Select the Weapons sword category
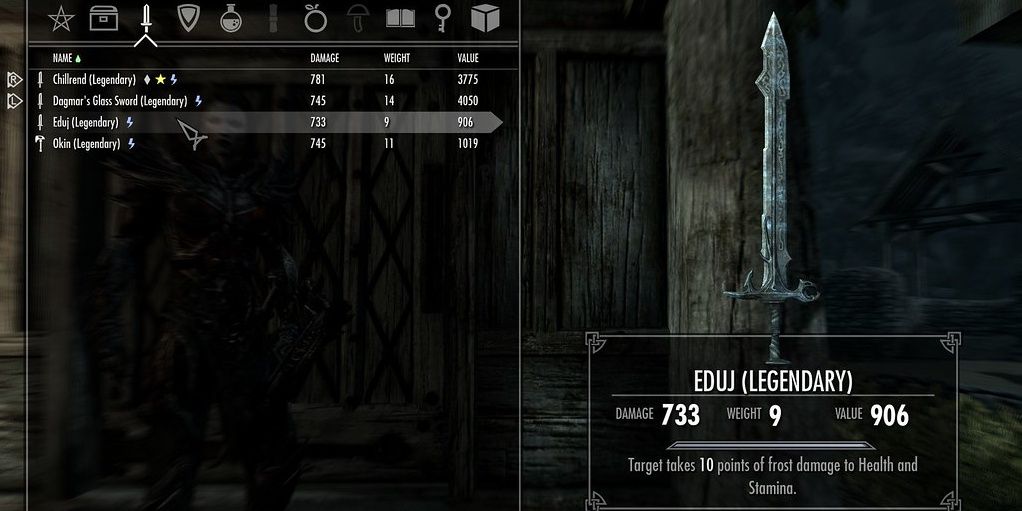1022x511 pixels. click(x=146, y=18)
